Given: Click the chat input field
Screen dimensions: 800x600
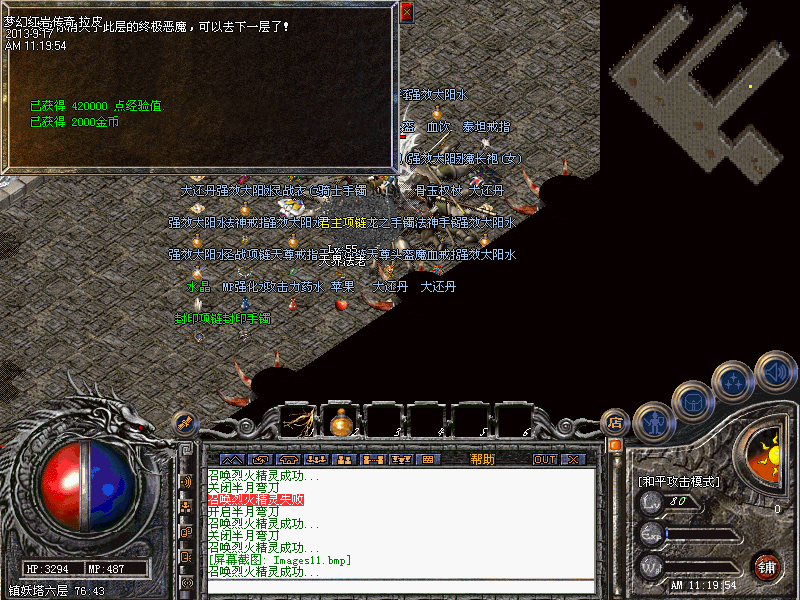Looking at the screenshot, I should coord(400,586).
